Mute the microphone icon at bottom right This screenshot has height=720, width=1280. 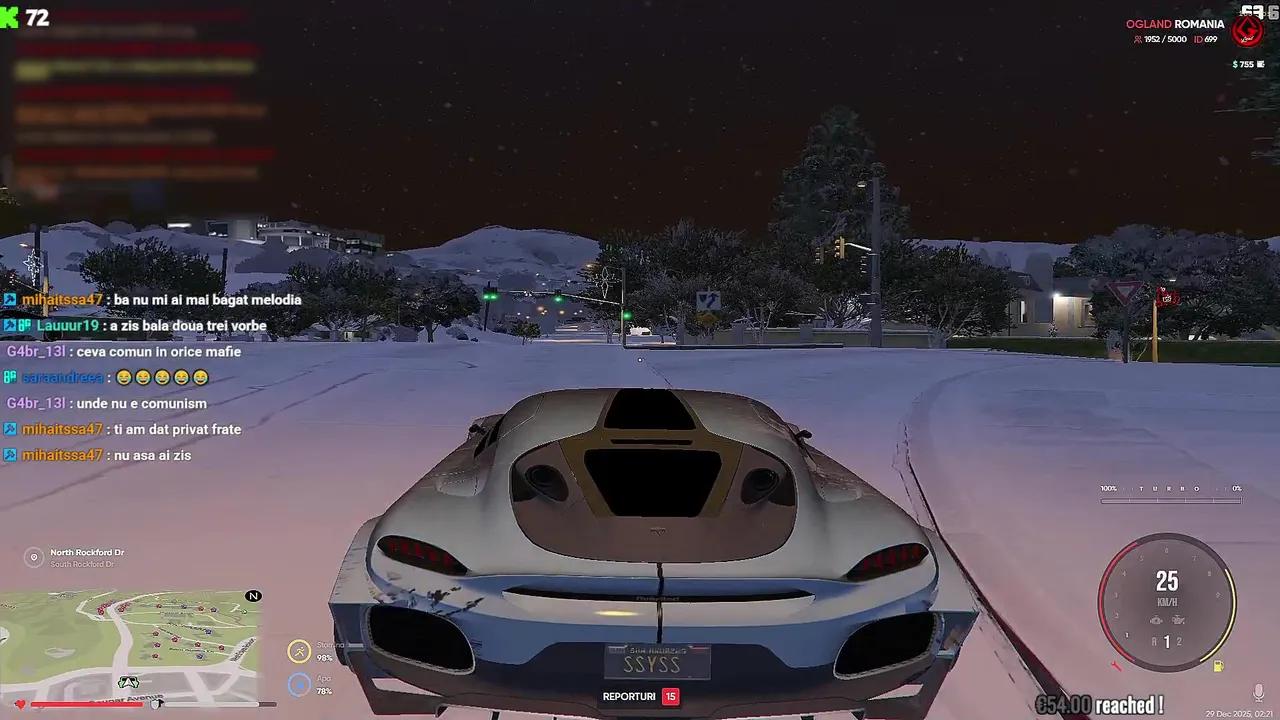click(1258, 692)
